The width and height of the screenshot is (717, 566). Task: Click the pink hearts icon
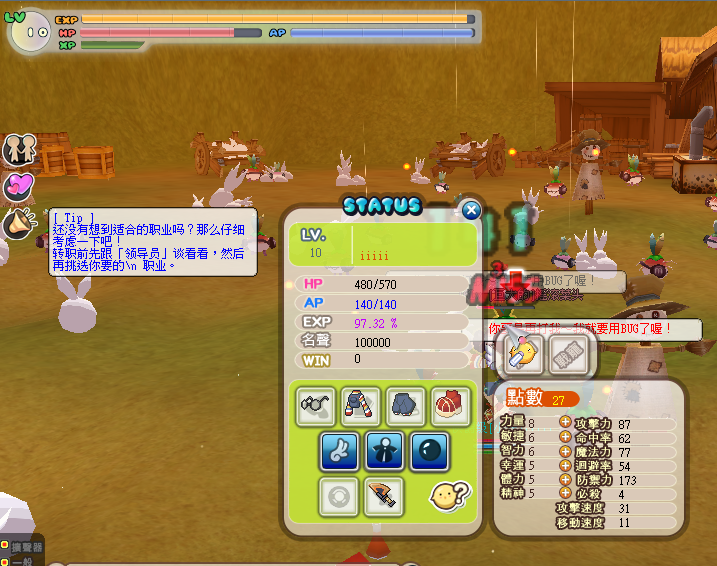[x=18, y=186]
